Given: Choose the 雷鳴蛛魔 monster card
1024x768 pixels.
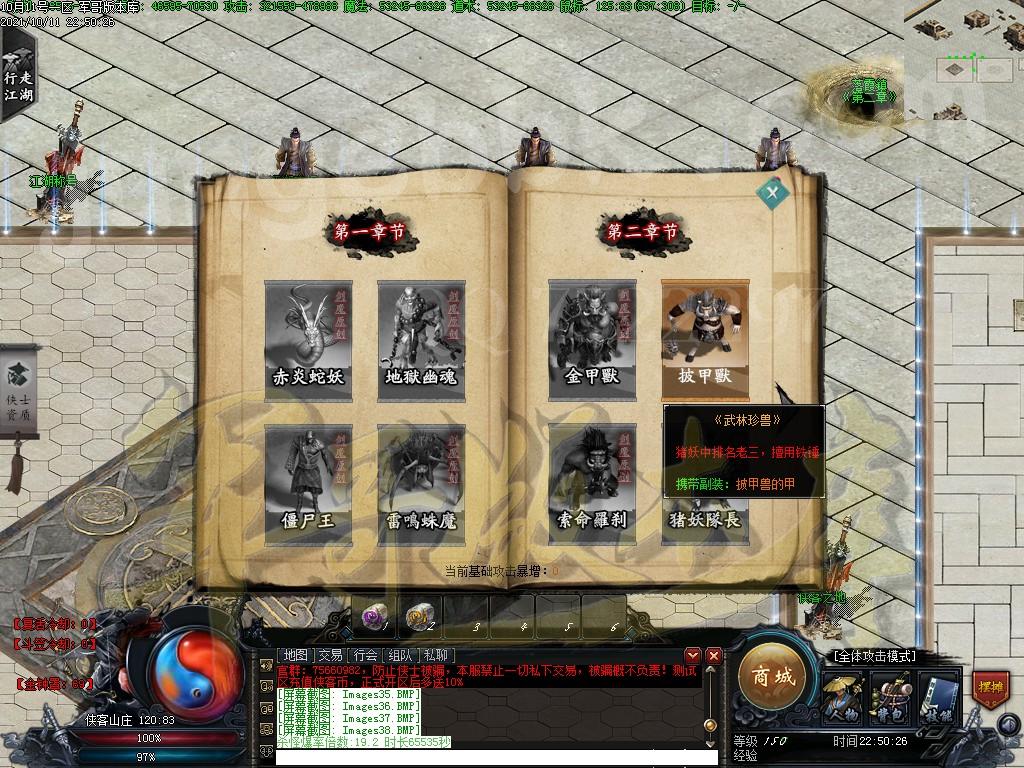Looking at the screenshot, I should tap(421, 482).
